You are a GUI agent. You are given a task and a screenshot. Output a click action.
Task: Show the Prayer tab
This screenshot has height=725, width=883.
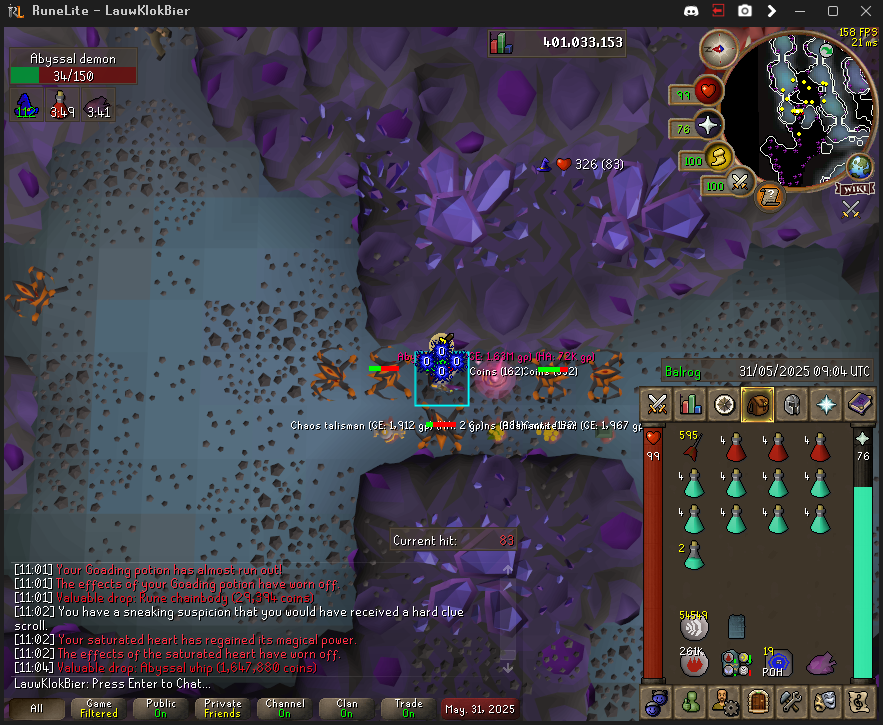click(x=826, y=405)
